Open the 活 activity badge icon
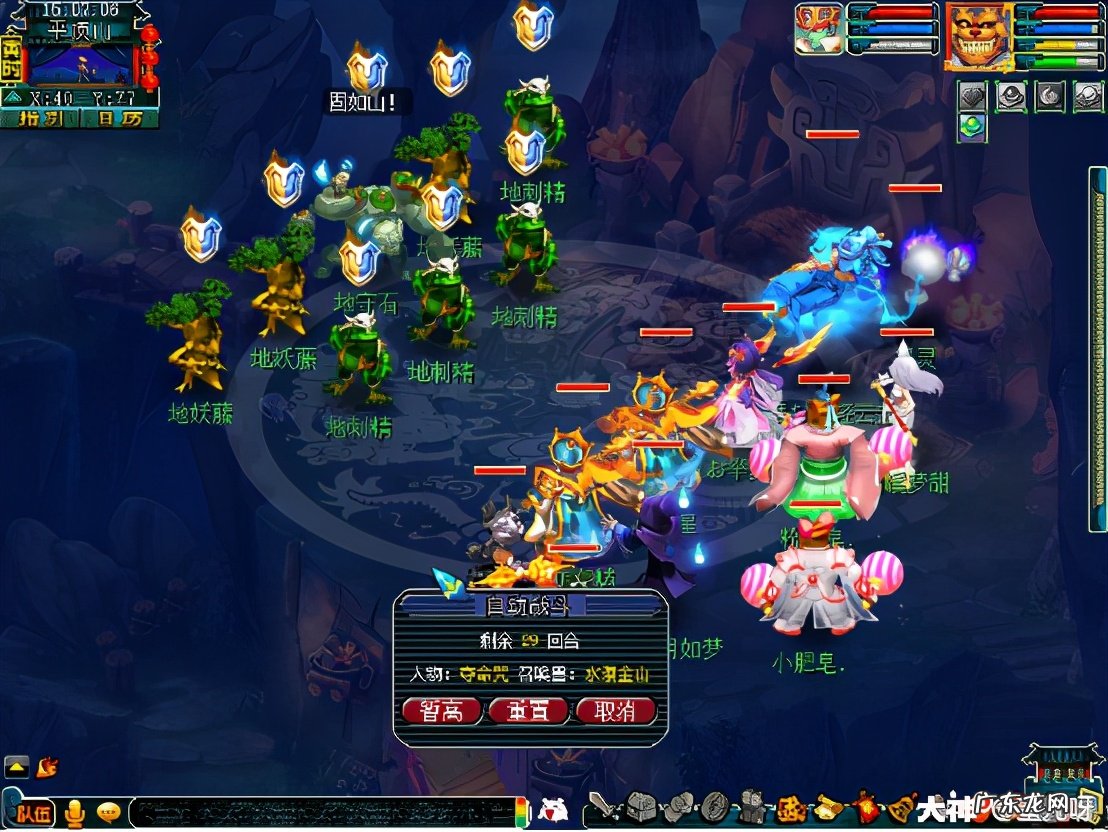The height and width of the screenshot is (832, 1108). pos(790,807)
